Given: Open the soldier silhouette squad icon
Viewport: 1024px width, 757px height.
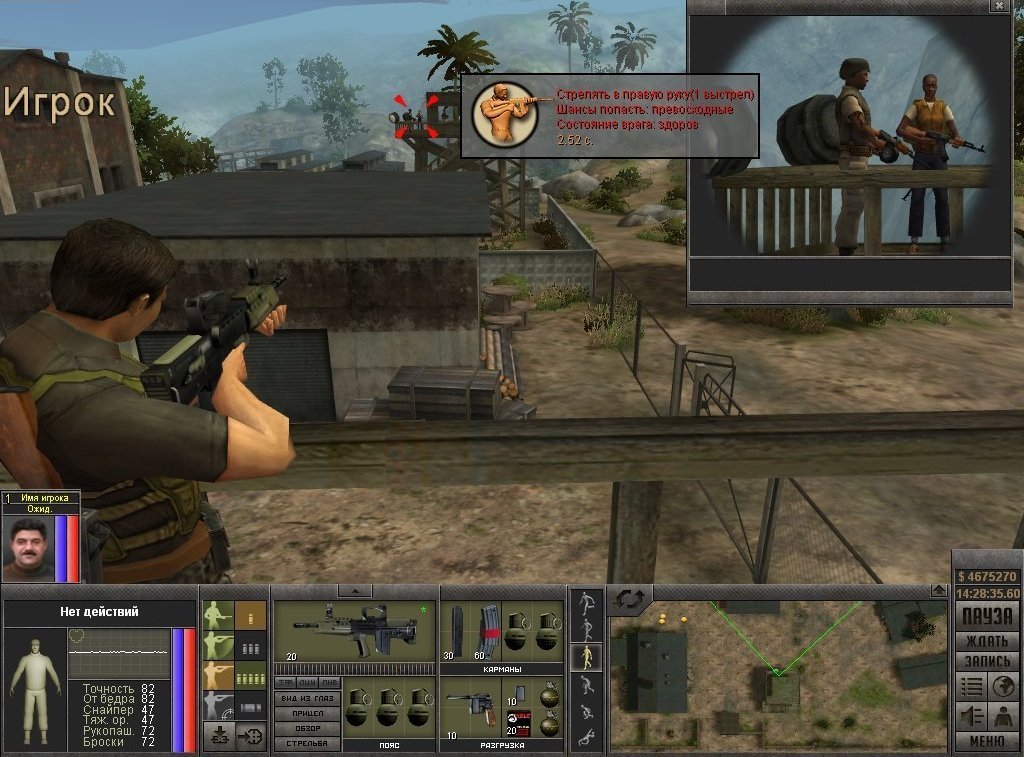Looking at the screenshot, I should tap(1003, 715).
